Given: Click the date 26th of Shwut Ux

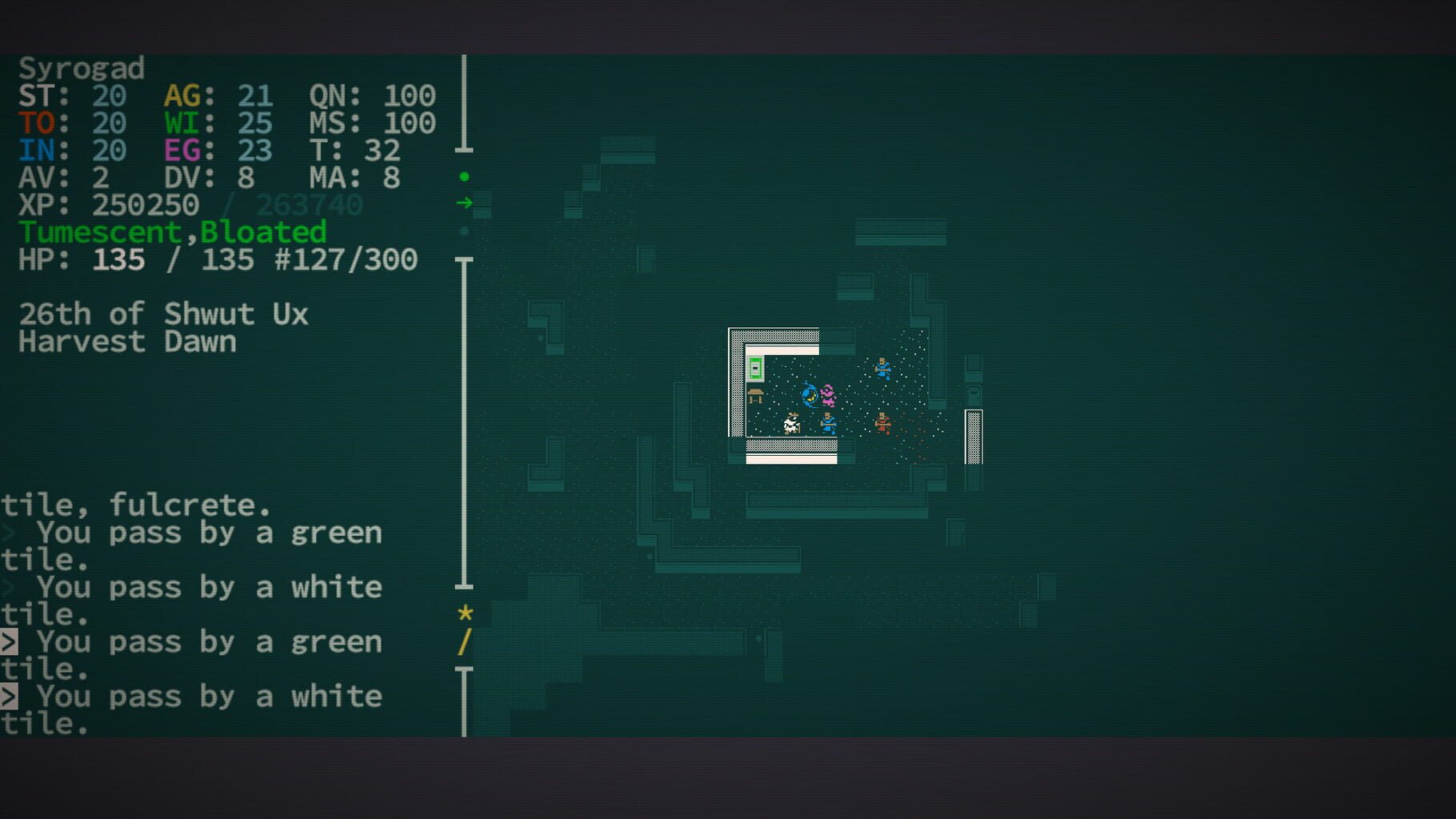Looking at the screenshot, I should [x=164, y=314].
